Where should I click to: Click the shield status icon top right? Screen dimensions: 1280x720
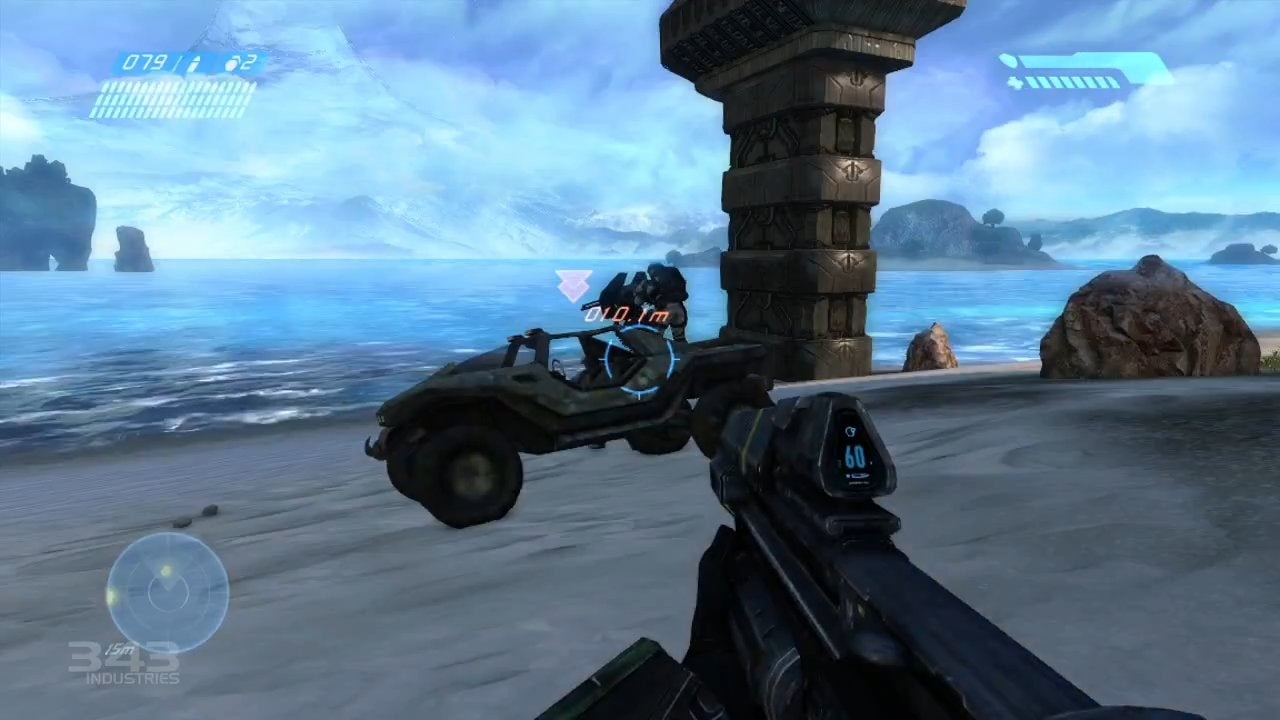point(1008,60)
